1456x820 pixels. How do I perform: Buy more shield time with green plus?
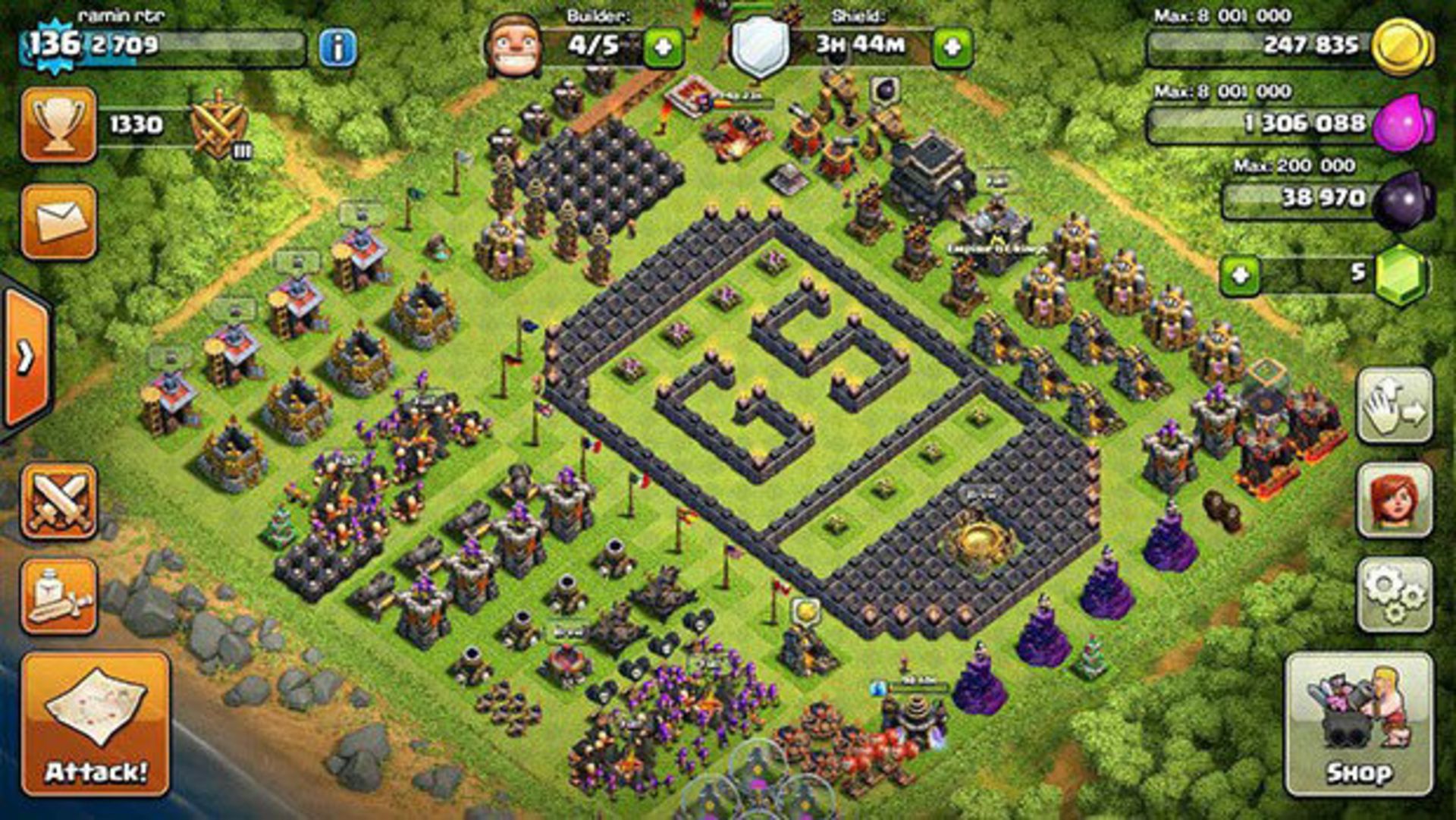pos(952,48)
